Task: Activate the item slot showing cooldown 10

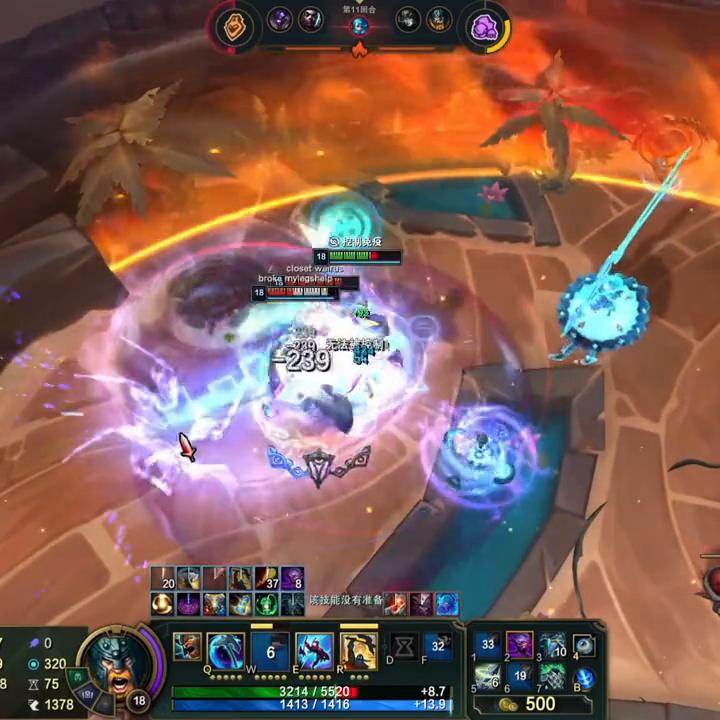Action: coord(553,645)
